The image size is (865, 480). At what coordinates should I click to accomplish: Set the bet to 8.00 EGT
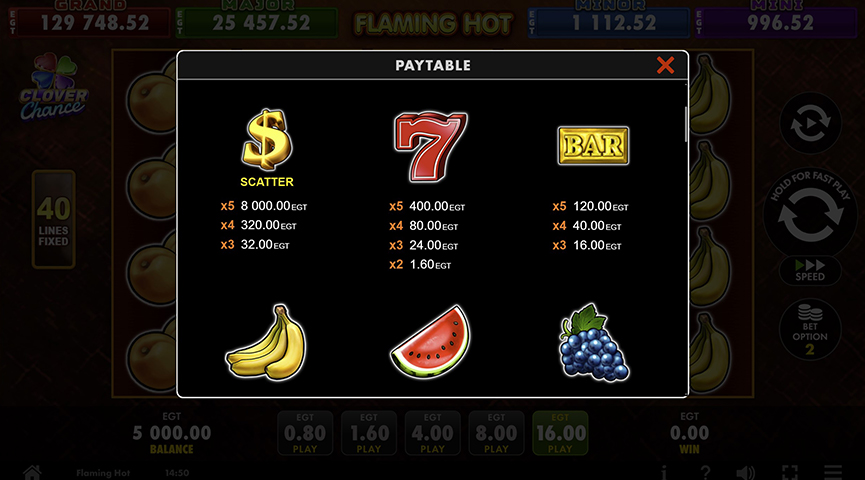click(496, 434)
